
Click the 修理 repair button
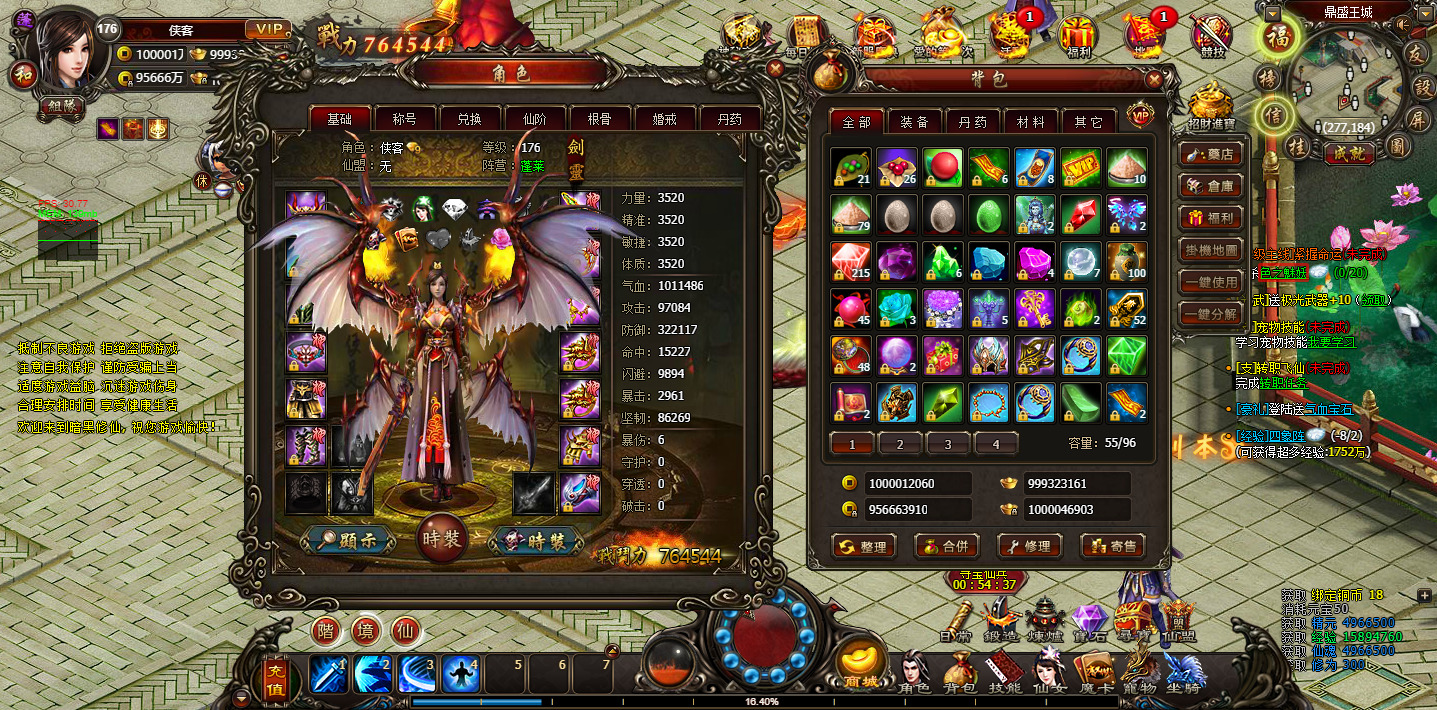coord(1029,546)
